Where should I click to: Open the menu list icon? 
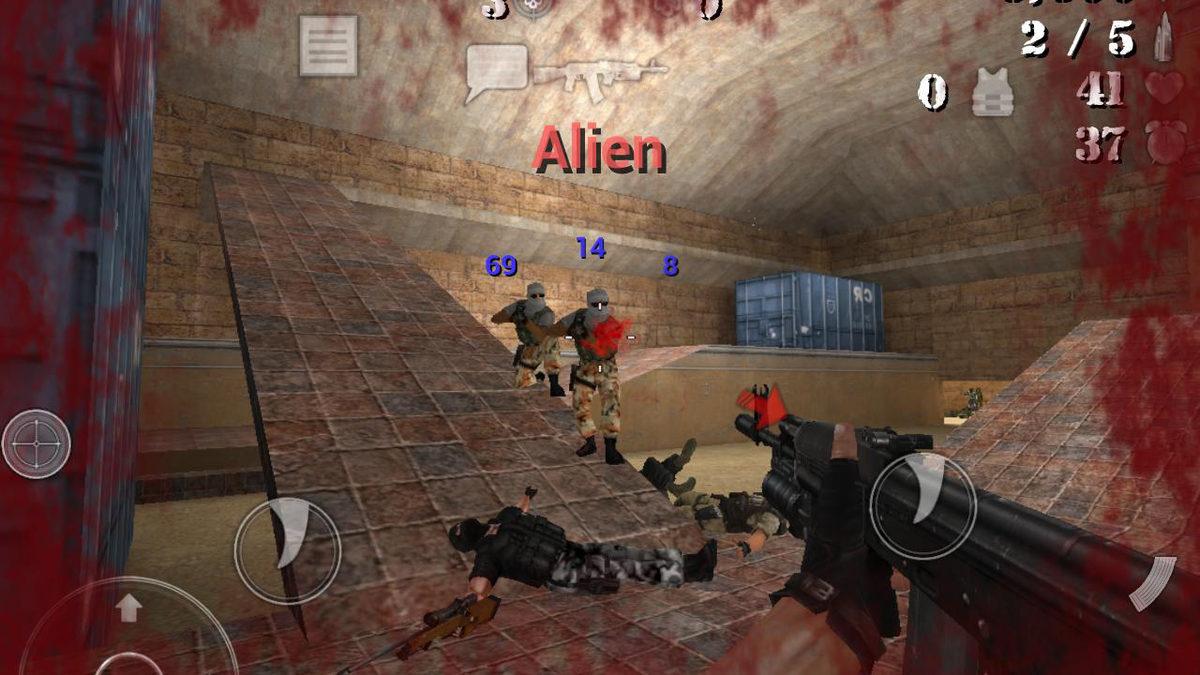pyautogui.click(x=328, y=45)
